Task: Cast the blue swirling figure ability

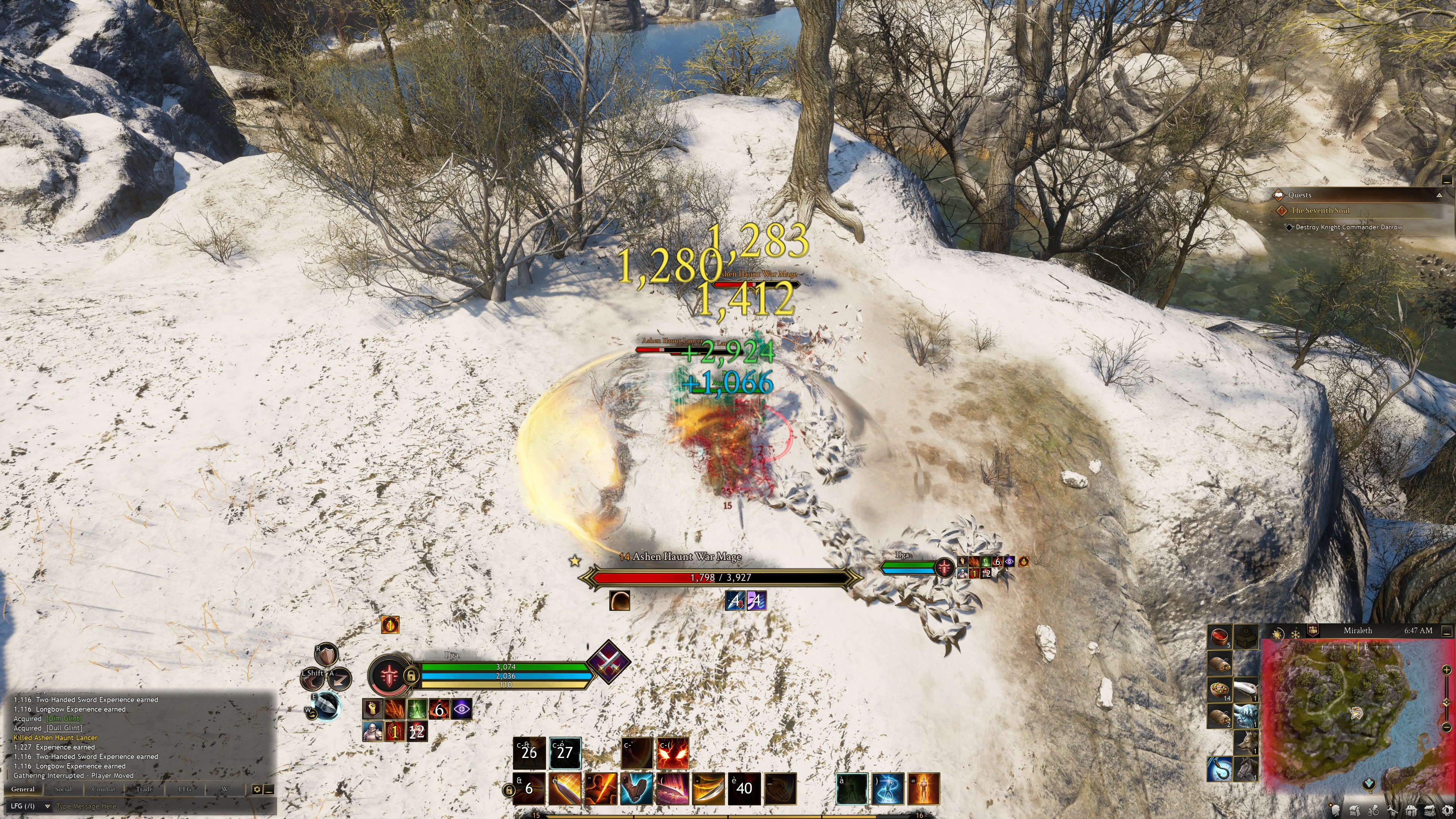Action: [888, 789]
